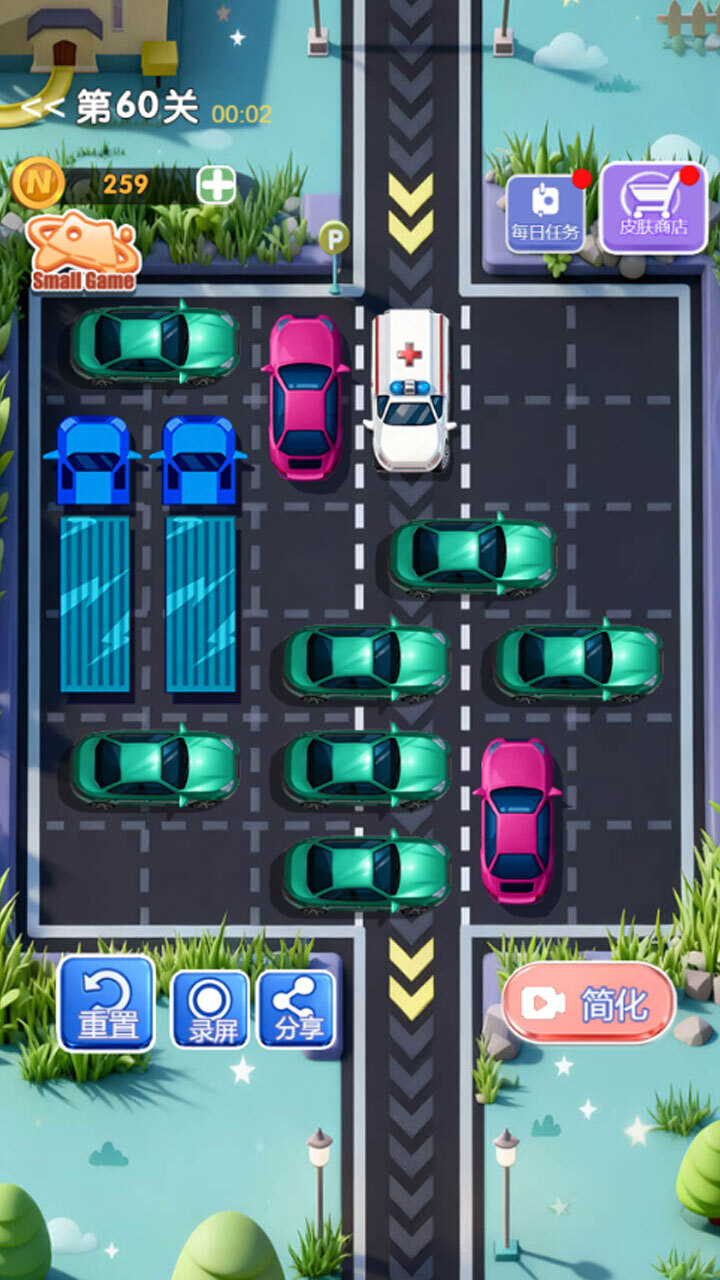Image resolution: width=720 pixels, height=1280 pixels.
Task: Watch video to simplify with 简化
Action: pyautogui.click(x=589, y=1003)
